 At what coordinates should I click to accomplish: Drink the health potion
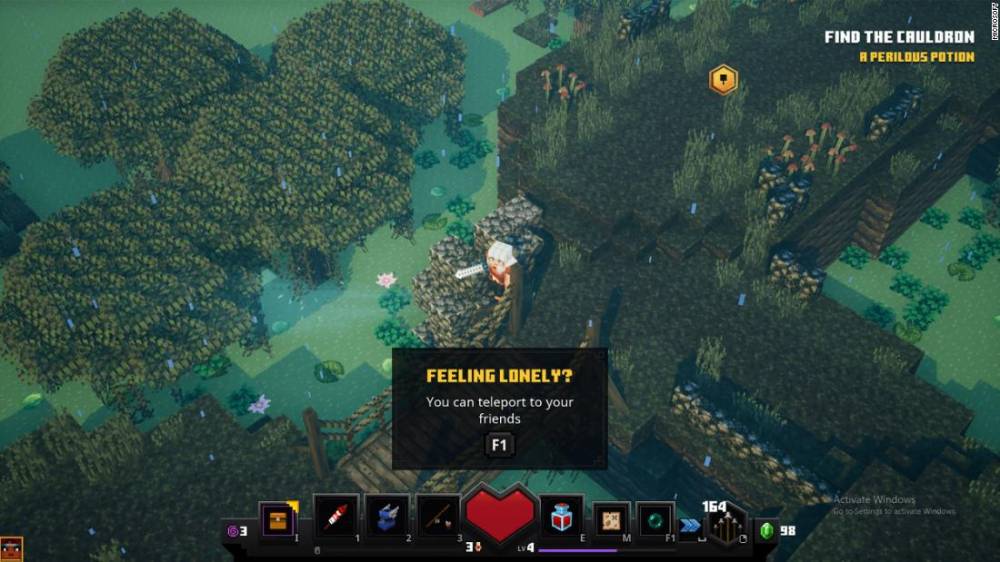coord(562,516)
